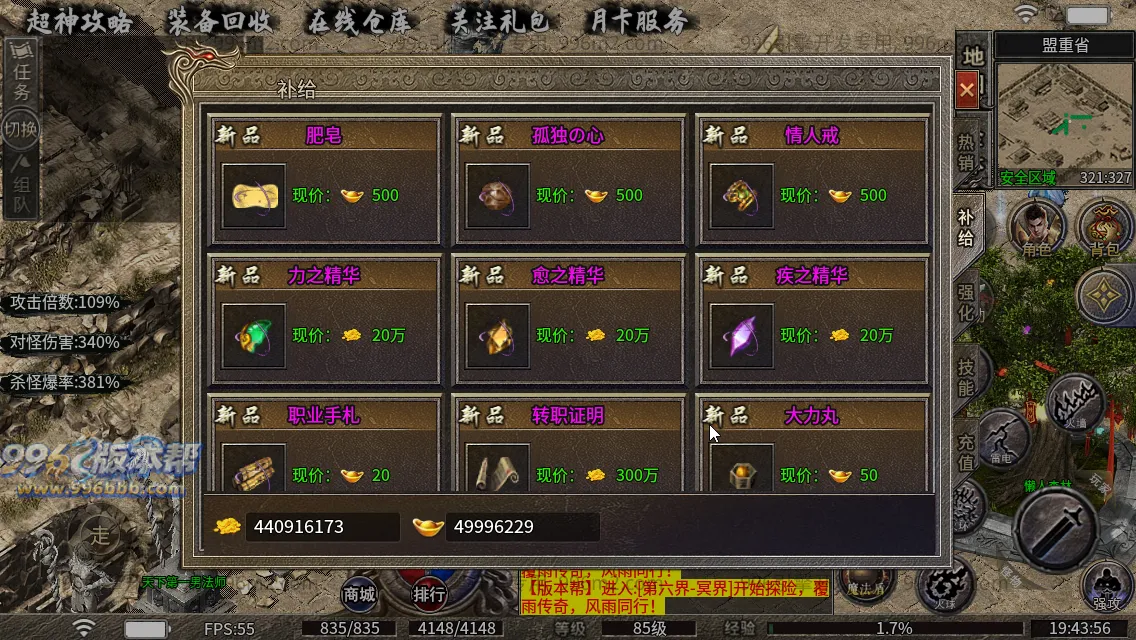Viewport: 1136px width, 640px height.
Task: Open the 月卡服务 monthly card service
Action: (639, 22)
